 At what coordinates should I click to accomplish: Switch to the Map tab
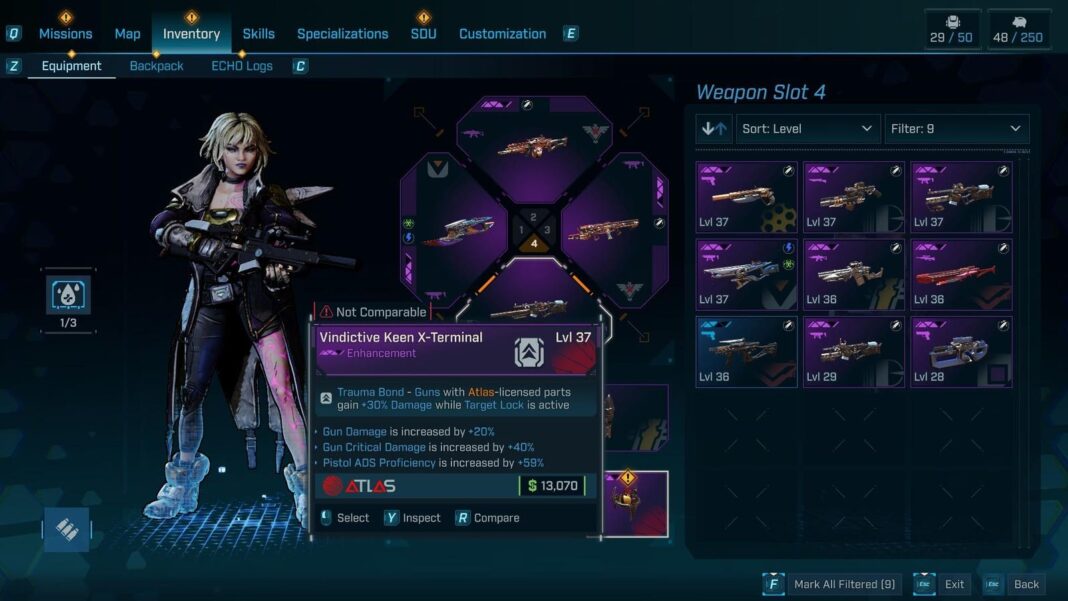[127, 34]
